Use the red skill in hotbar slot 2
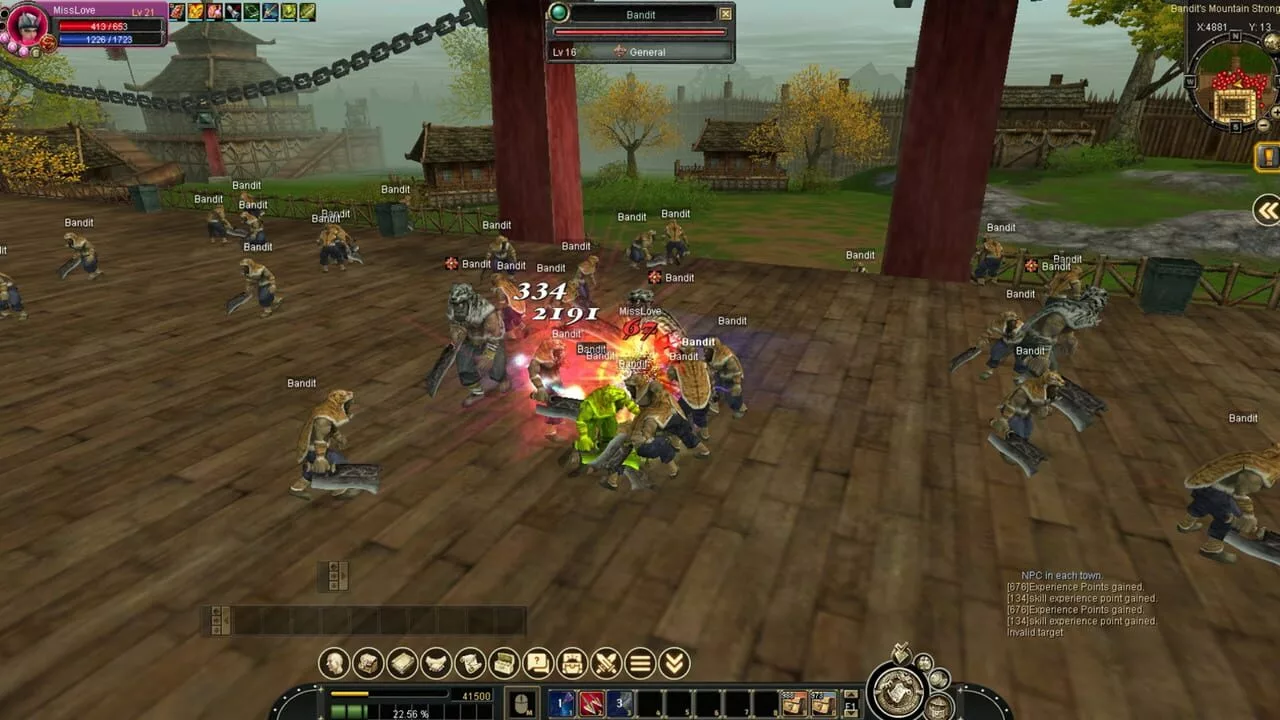The image size is (1280, 720). (x=591, y=704)
